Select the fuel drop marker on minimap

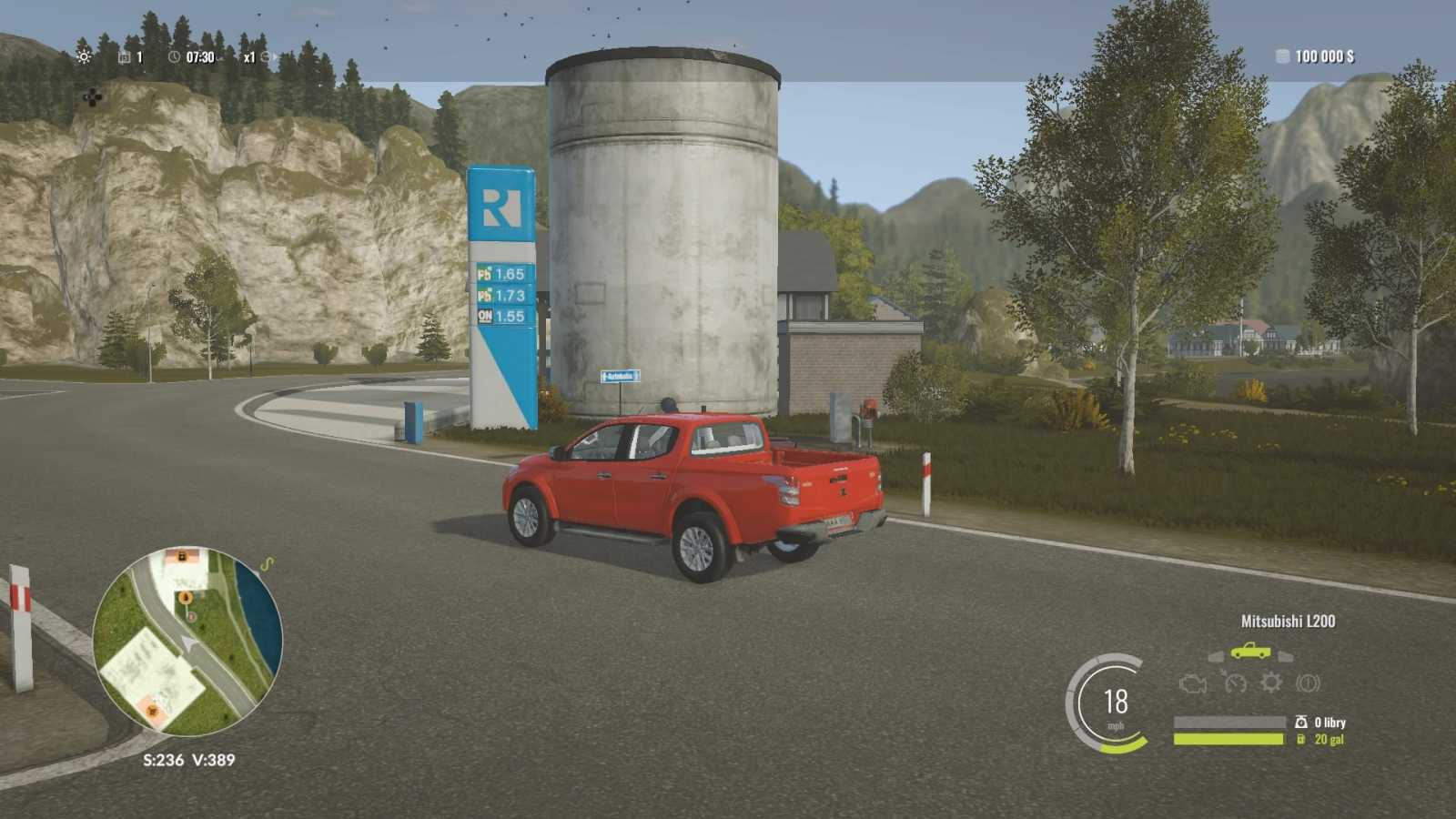[x=186, y=598]
